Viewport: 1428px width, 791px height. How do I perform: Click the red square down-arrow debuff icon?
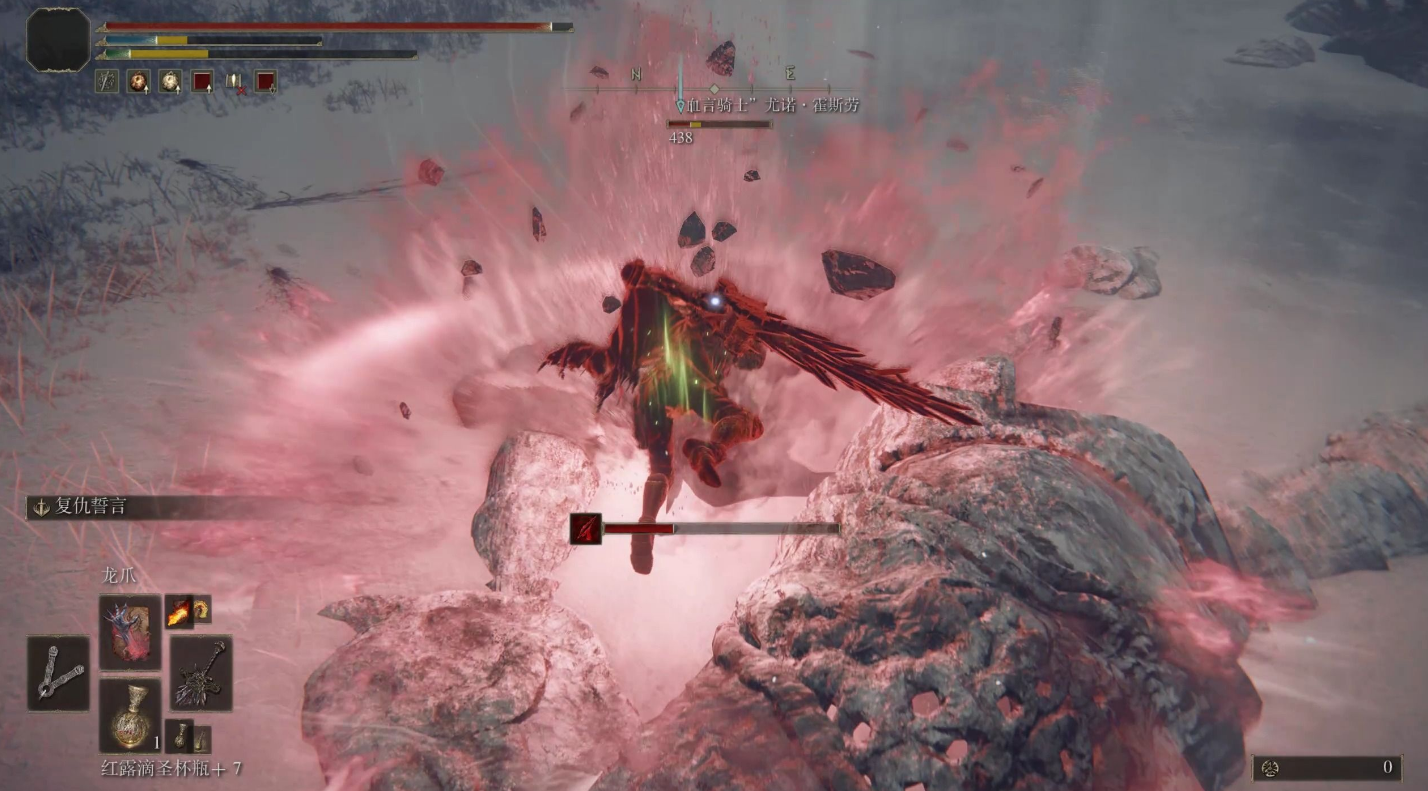pyautogui.click(x=265, y=81)
